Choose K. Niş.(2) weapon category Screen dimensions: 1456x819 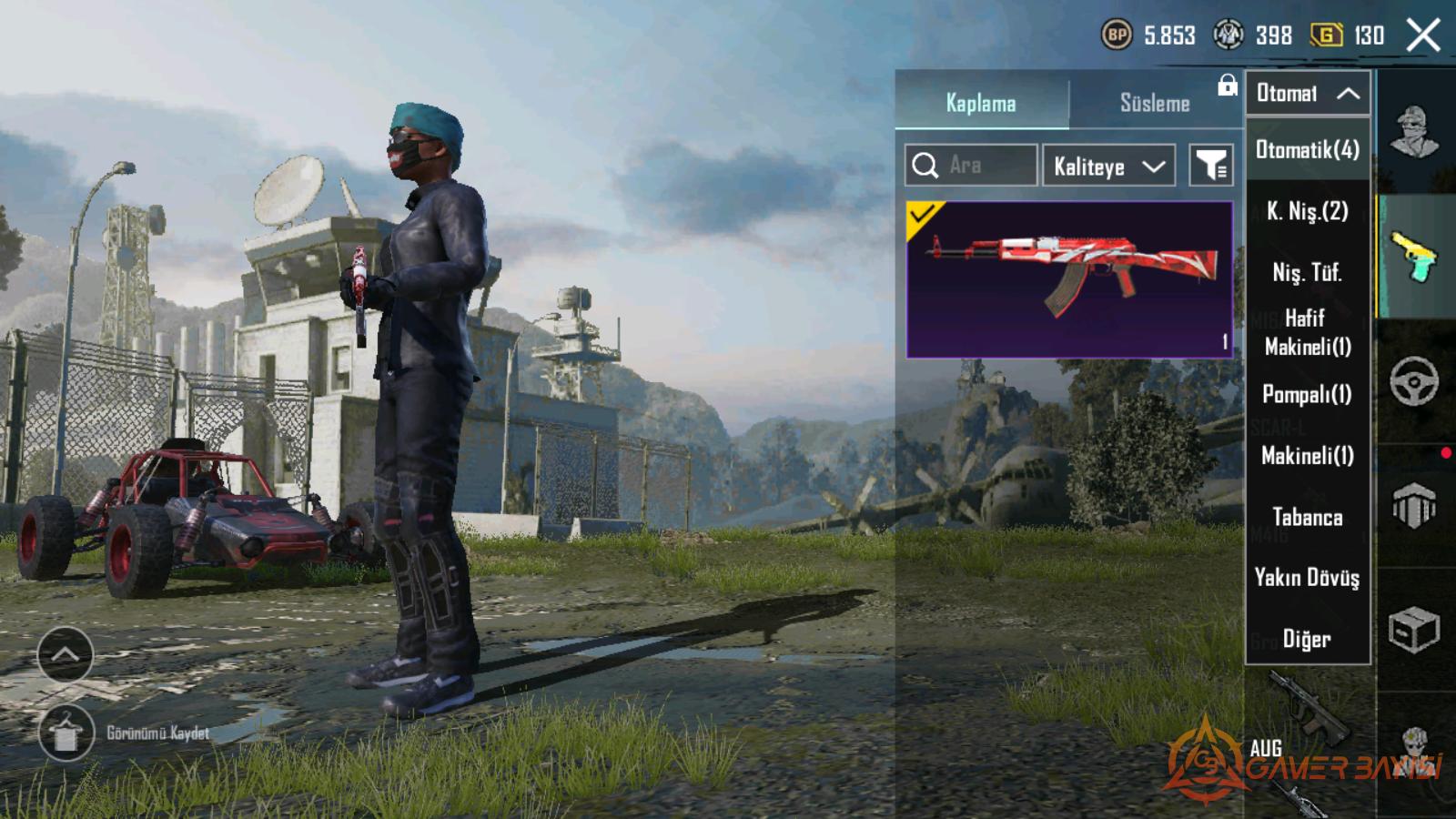[1308, 211]
